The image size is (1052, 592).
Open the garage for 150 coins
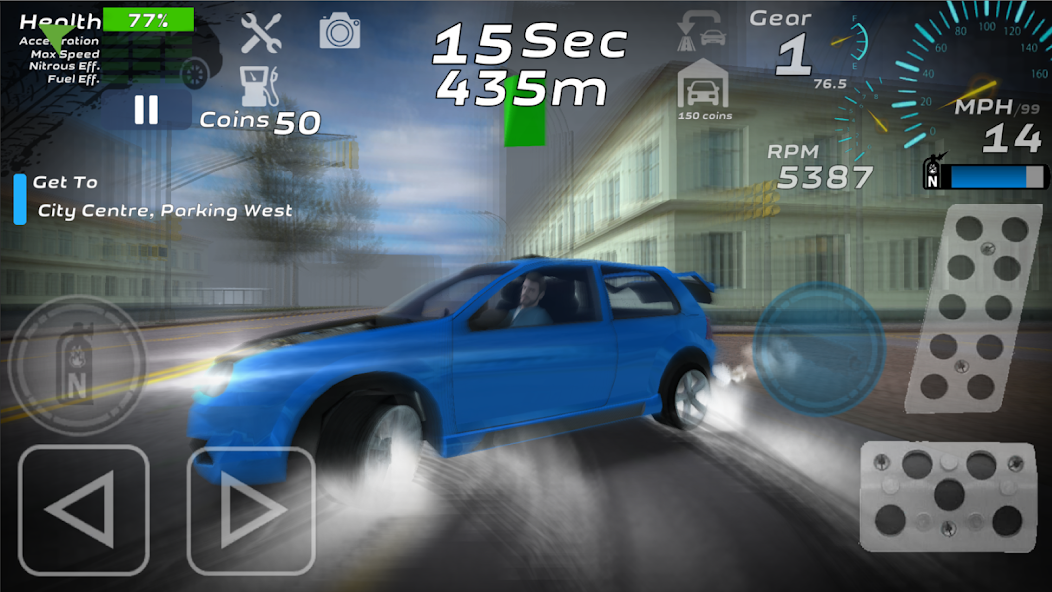point(704,89)
